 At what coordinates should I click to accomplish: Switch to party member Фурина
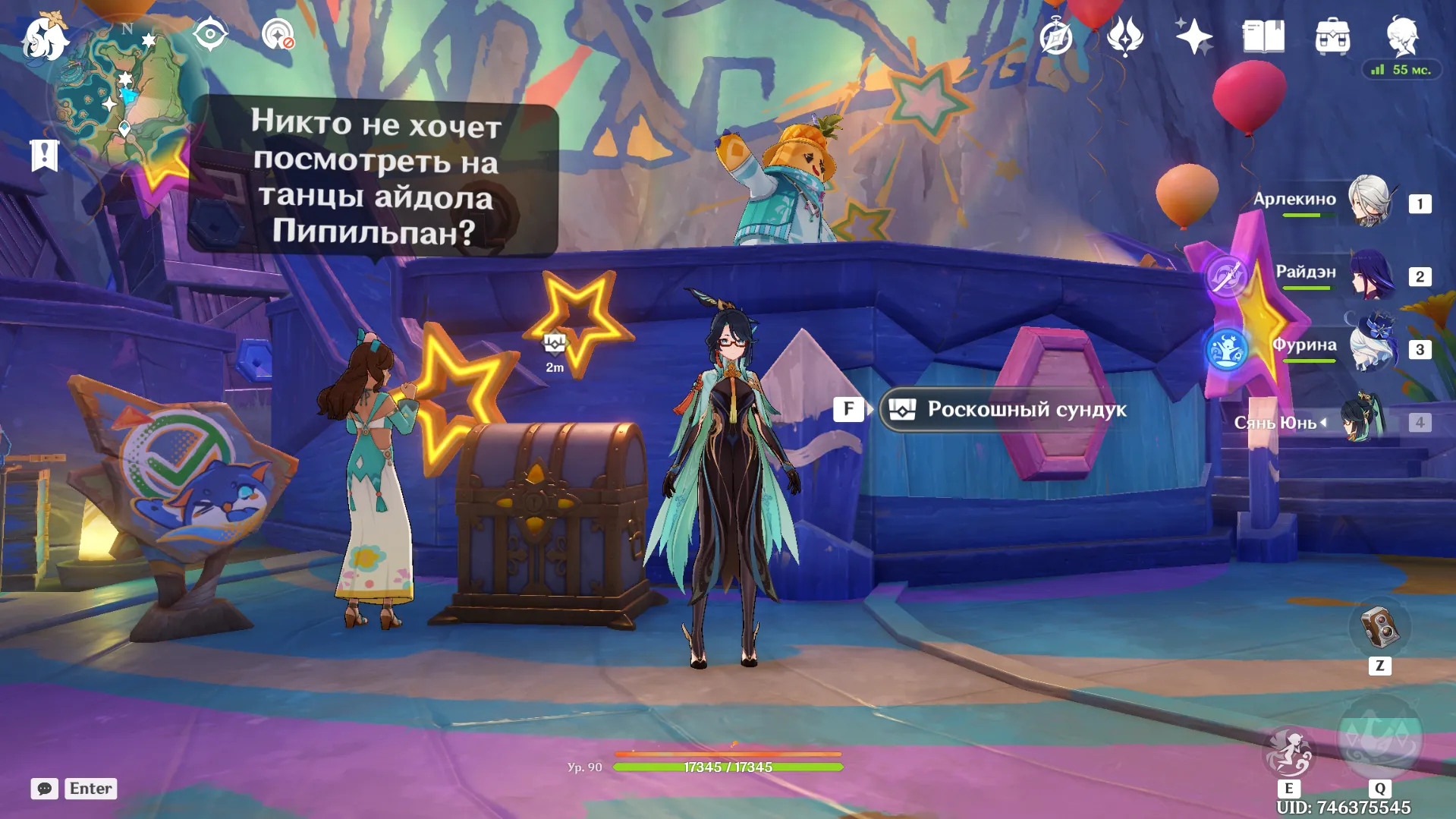[1373, 348]
